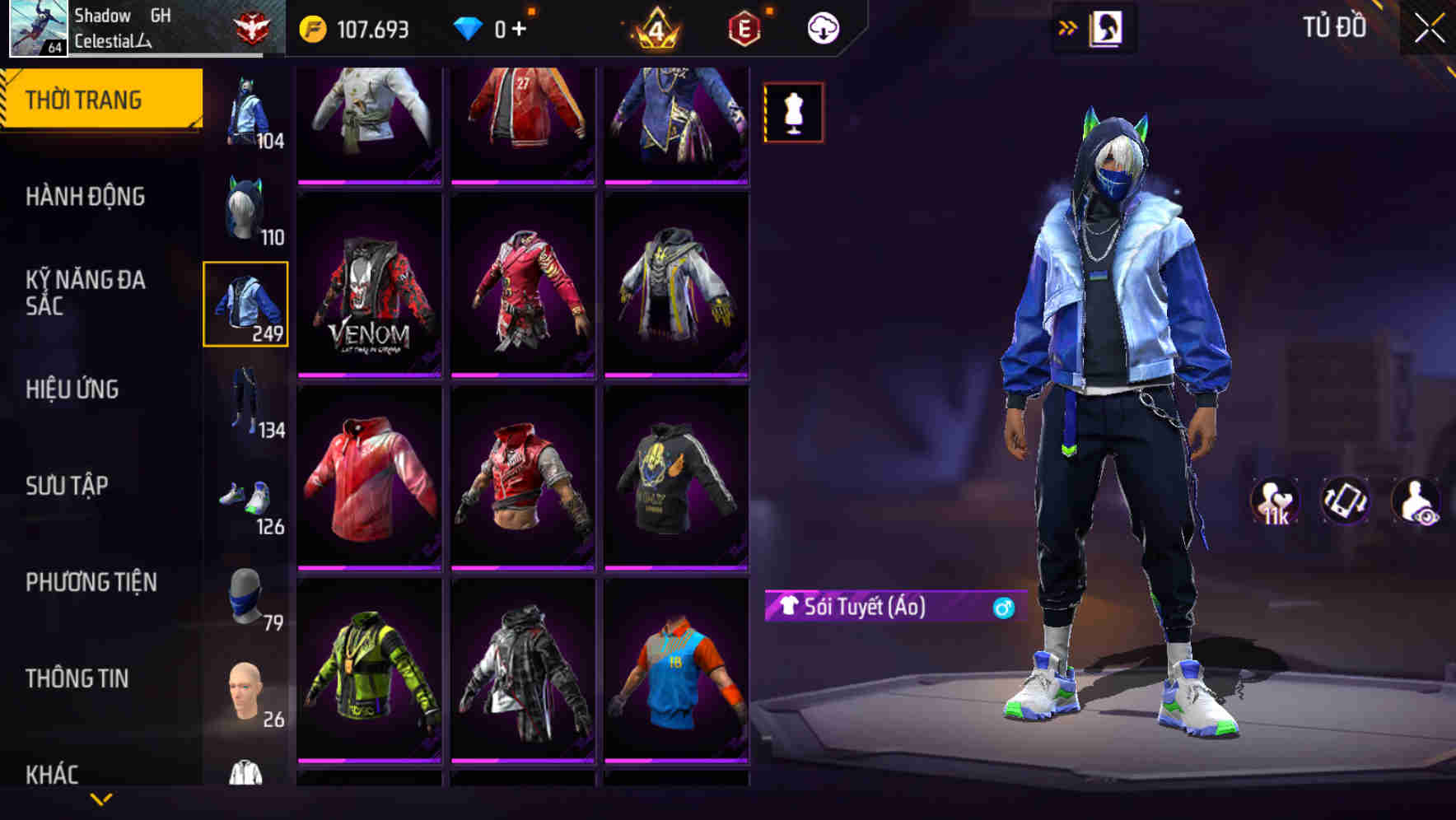Image resolution: width=1456 pixels, height=820 pixels.
Task: Click the rotate character phone icon
Action: [1346, 501]
